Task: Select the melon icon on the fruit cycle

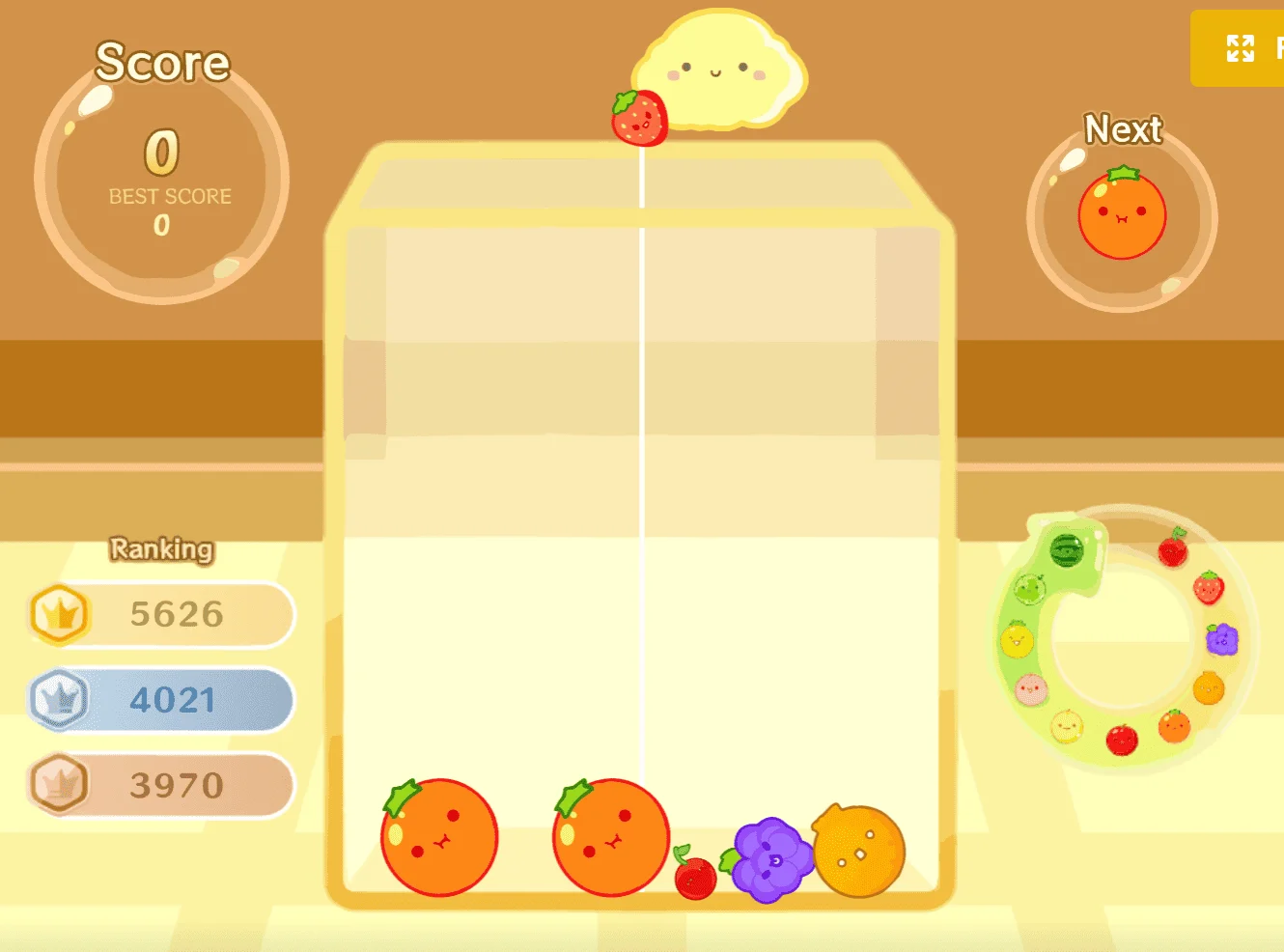Action: coord(1030,588)
